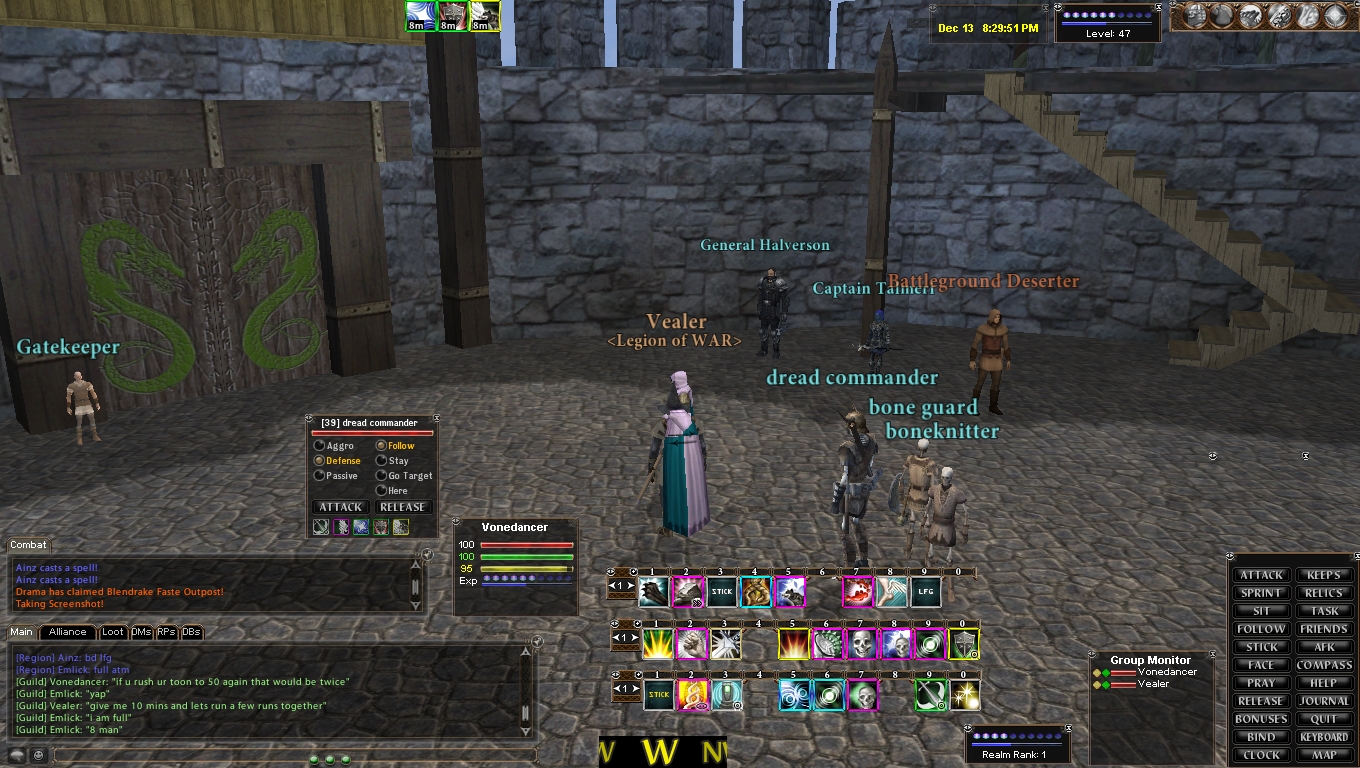The height and width of the screenshot is (768, 1360).
Task: Open the MAP from the command panel
Action: 1324,755
